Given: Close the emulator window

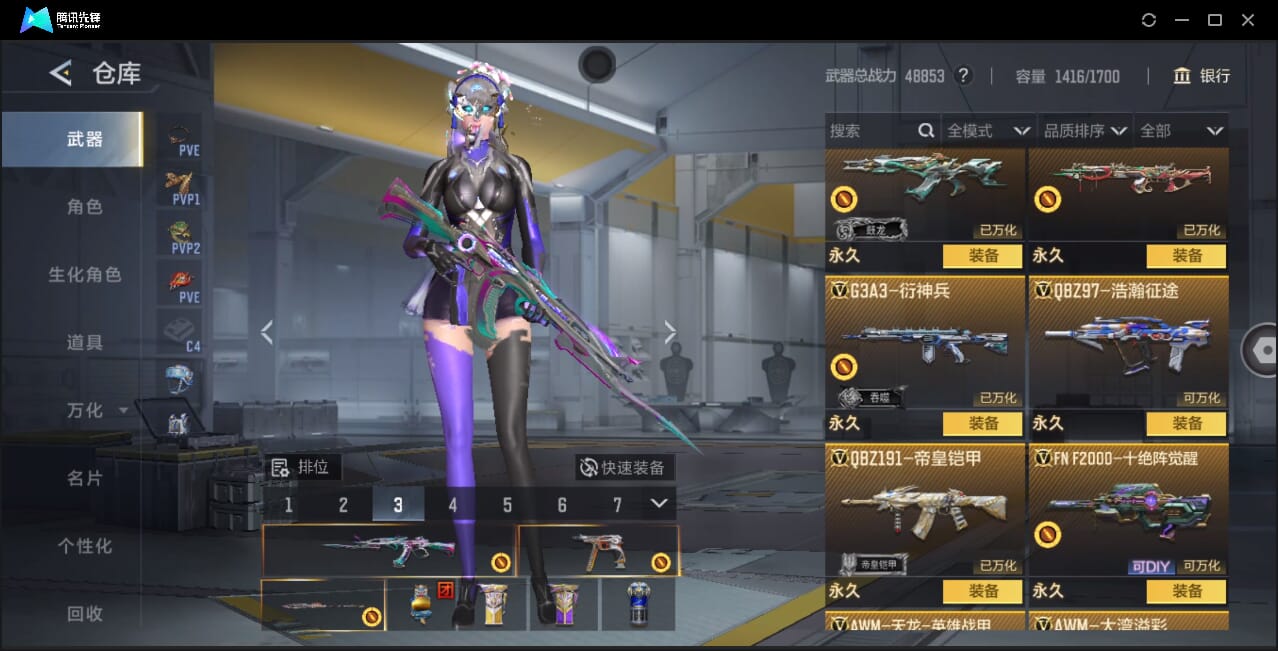Looking at the screenshot, I should pos(1247,20).
